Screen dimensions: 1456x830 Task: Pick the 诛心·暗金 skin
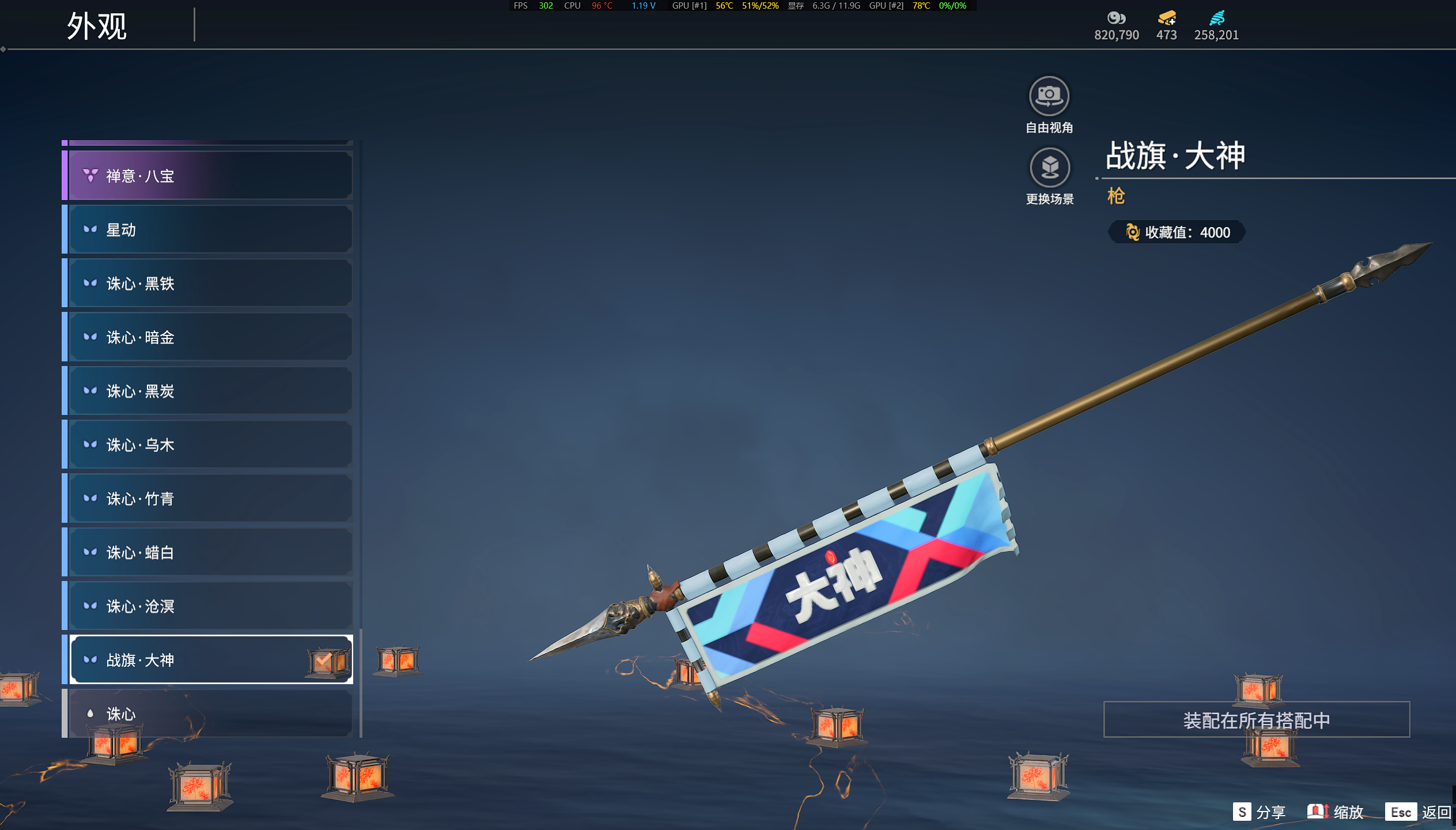tap(210, 337)
